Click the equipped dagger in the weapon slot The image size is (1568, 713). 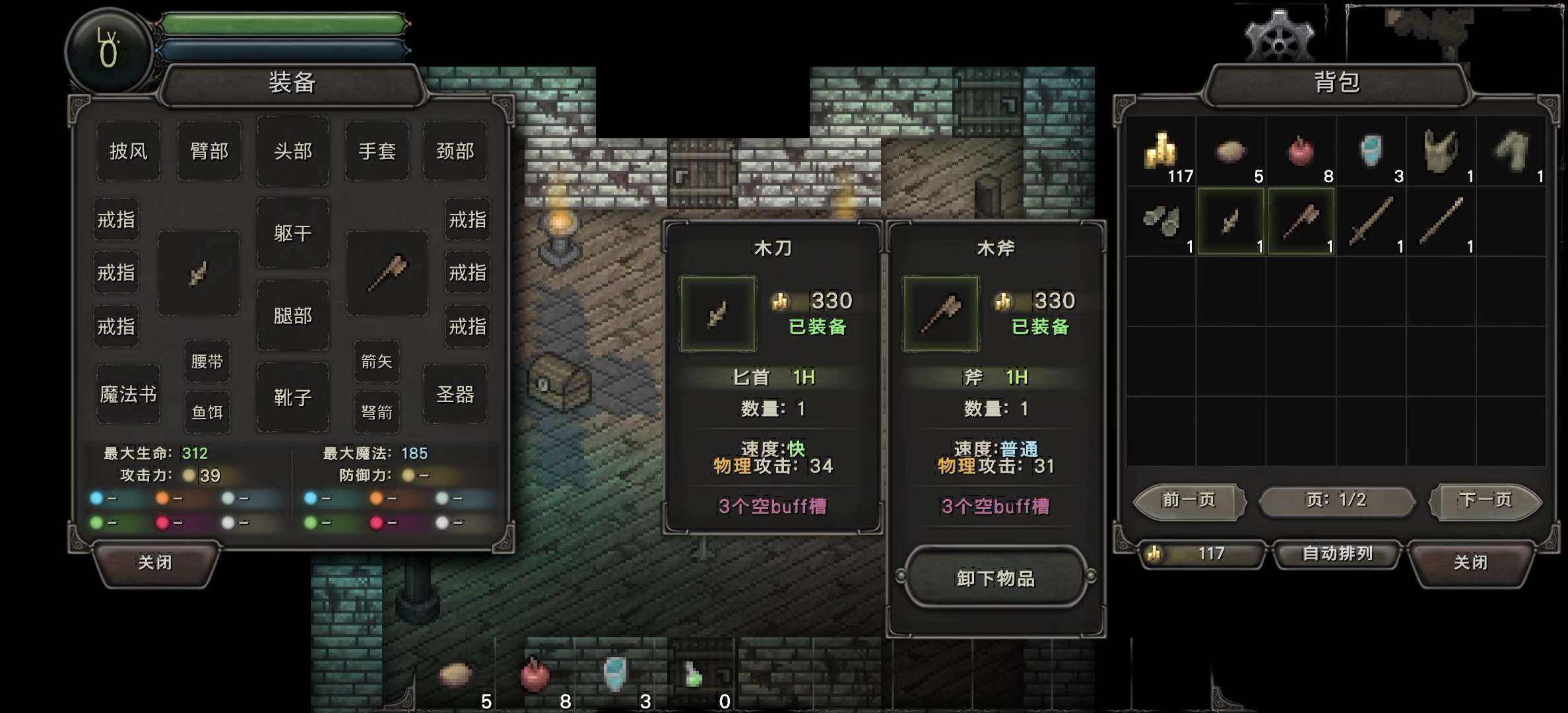[x=199, y=273]
